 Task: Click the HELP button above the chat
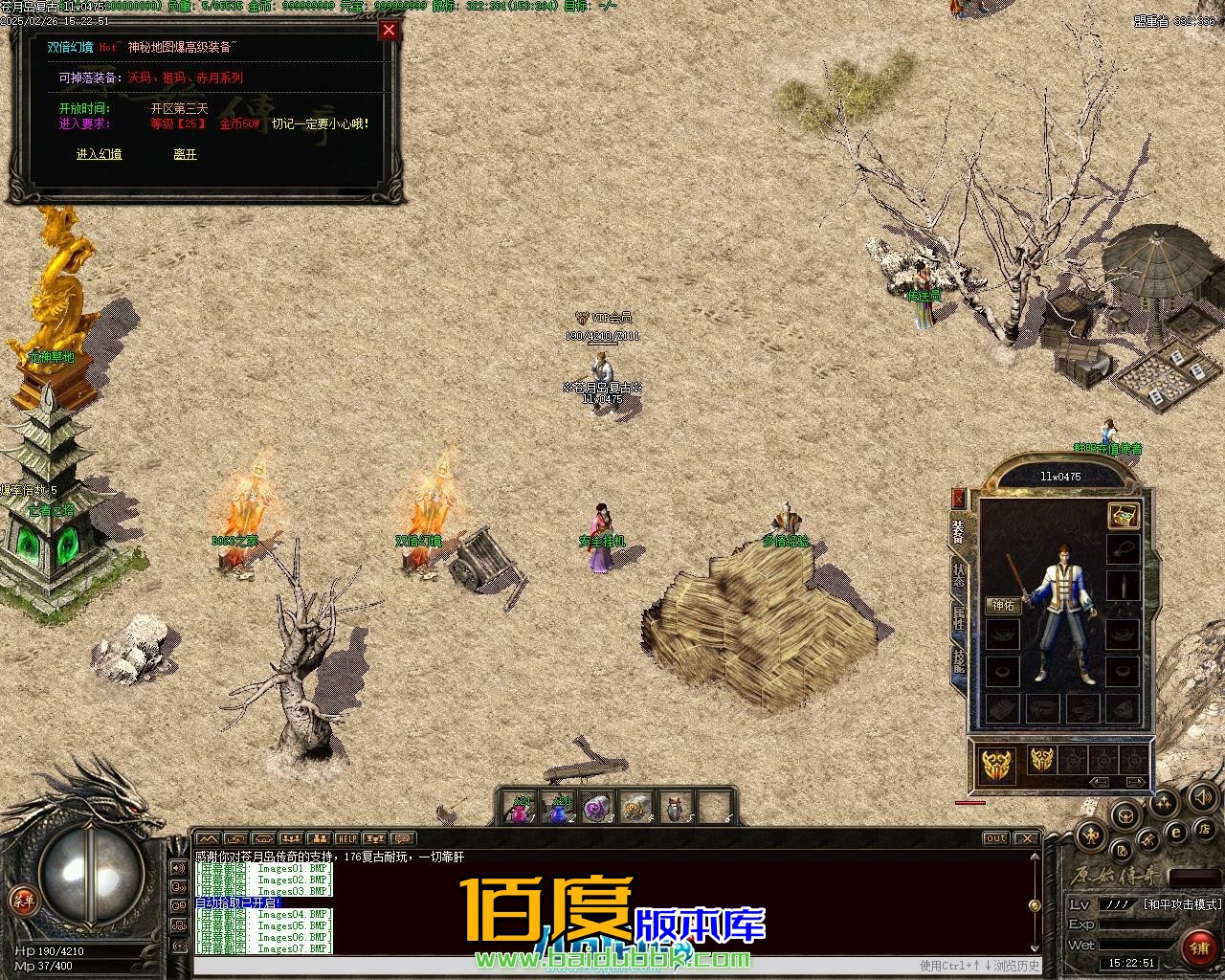click(346, 838)
